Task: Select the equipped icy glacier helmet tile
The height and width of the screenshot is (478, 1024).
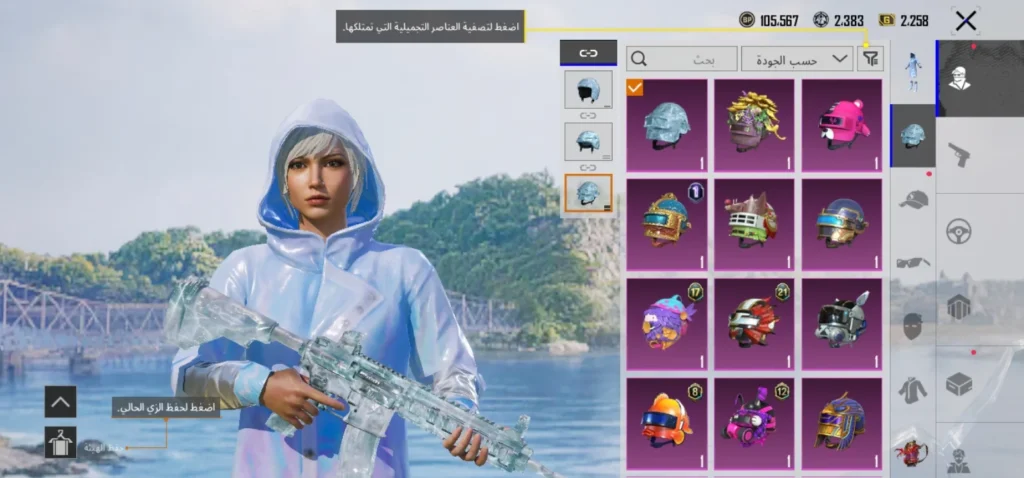Action: tap(666, 125)
